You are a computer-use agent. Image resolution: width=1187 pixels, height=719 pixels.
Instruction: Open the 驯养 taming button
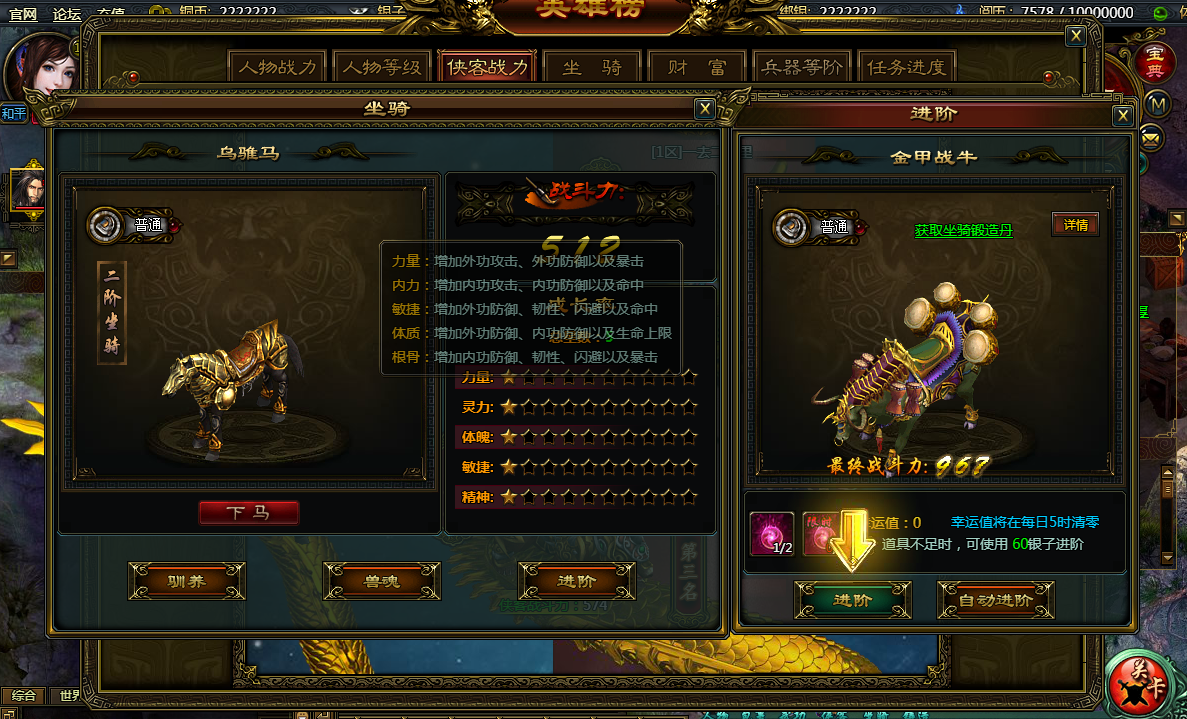[187, 581]
